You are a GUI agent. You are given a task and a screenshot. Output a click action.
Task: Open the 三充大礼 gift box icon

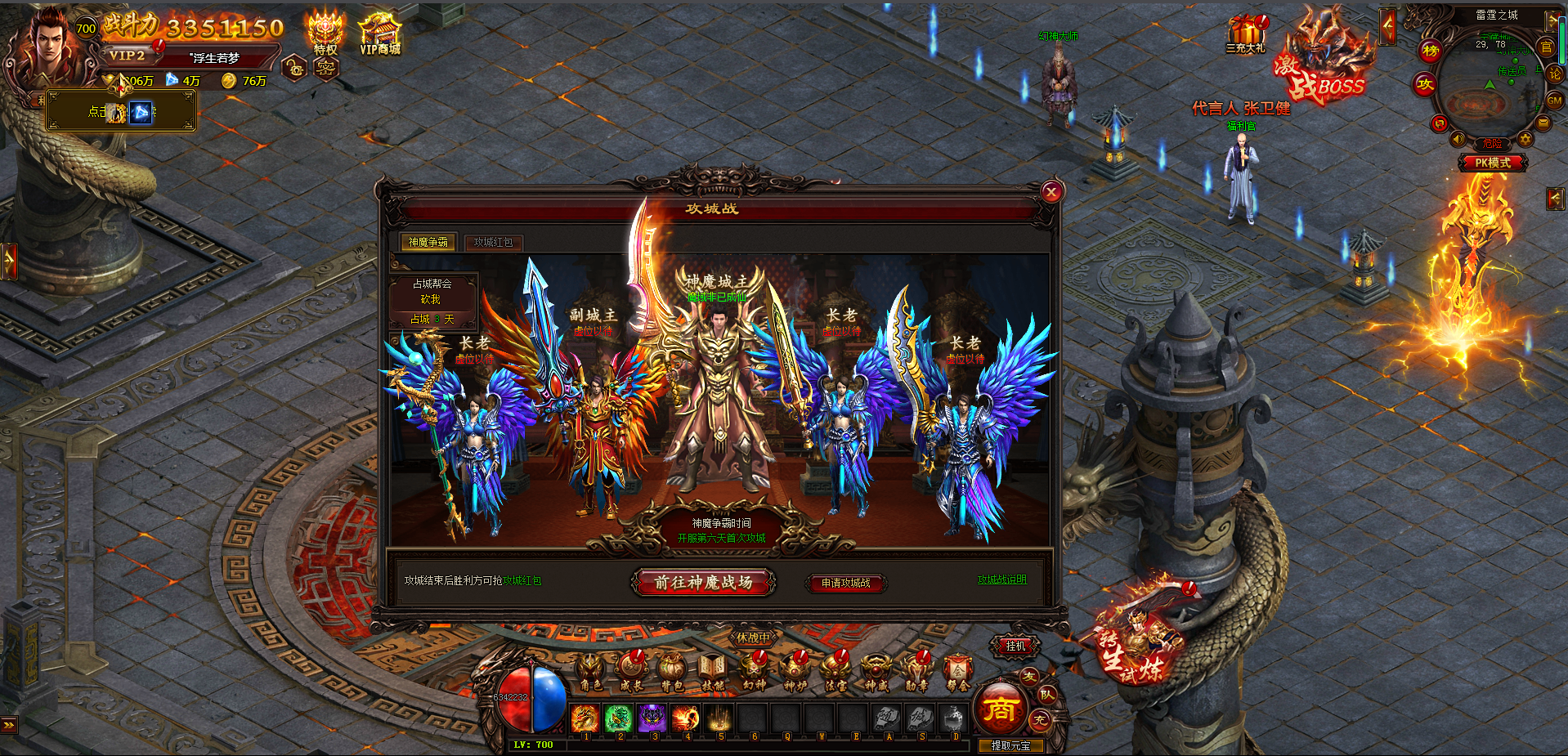click(x=1245, y=34)
